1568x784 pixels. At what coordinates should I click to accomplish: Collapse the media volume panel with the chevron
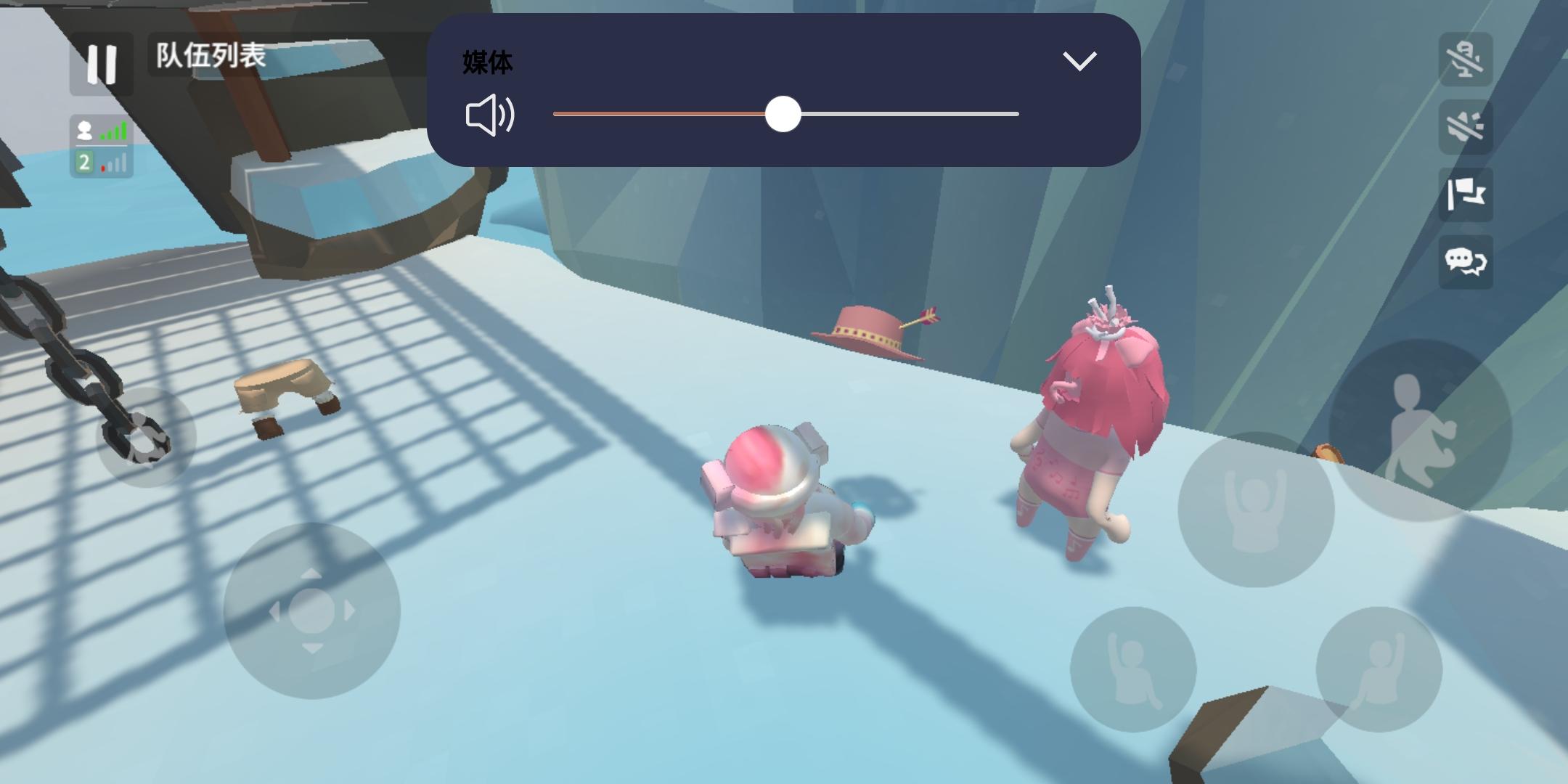point(1079,60)
